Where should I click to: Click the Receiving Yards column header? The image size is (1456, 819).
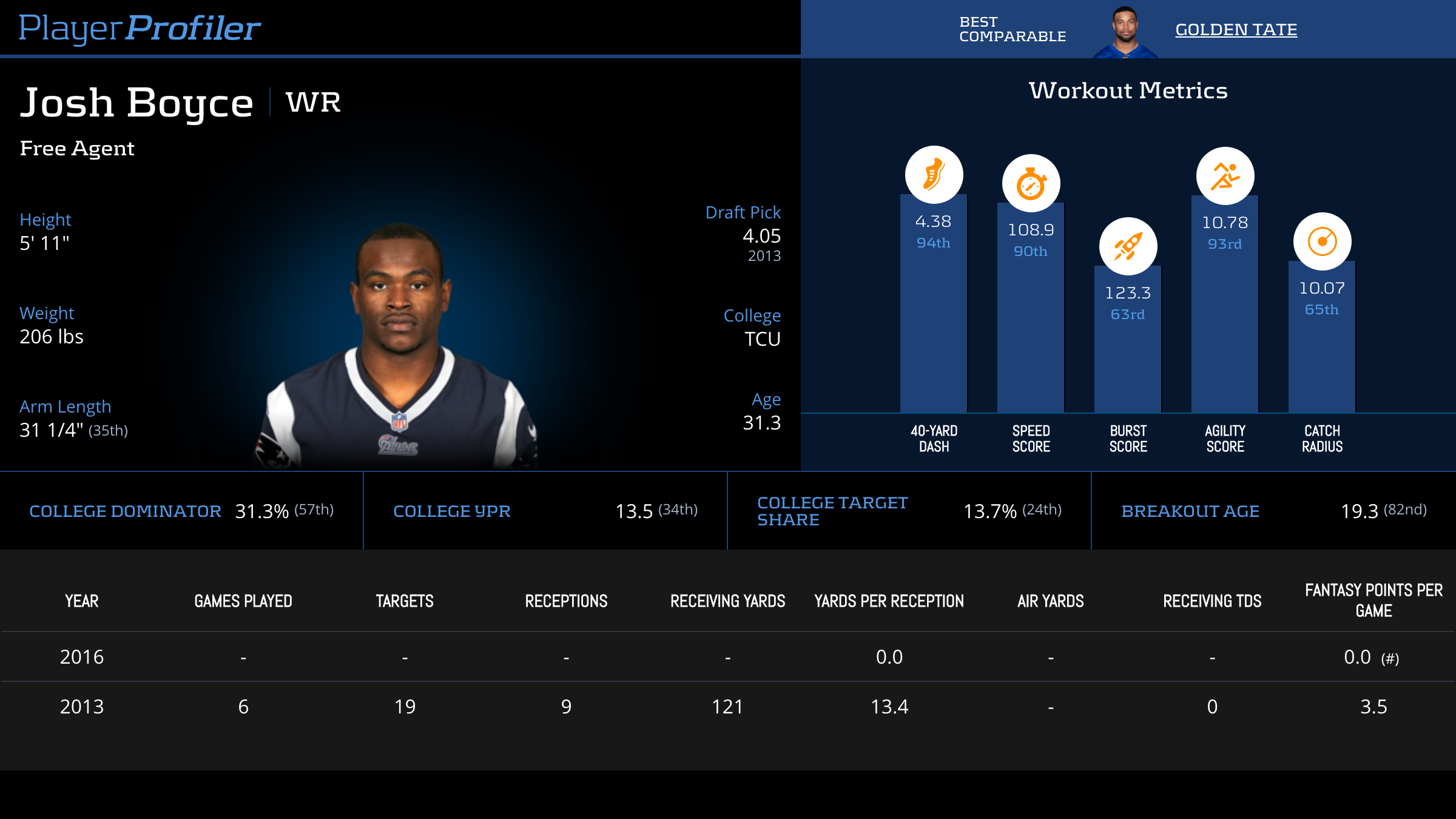tap(727, 601)
